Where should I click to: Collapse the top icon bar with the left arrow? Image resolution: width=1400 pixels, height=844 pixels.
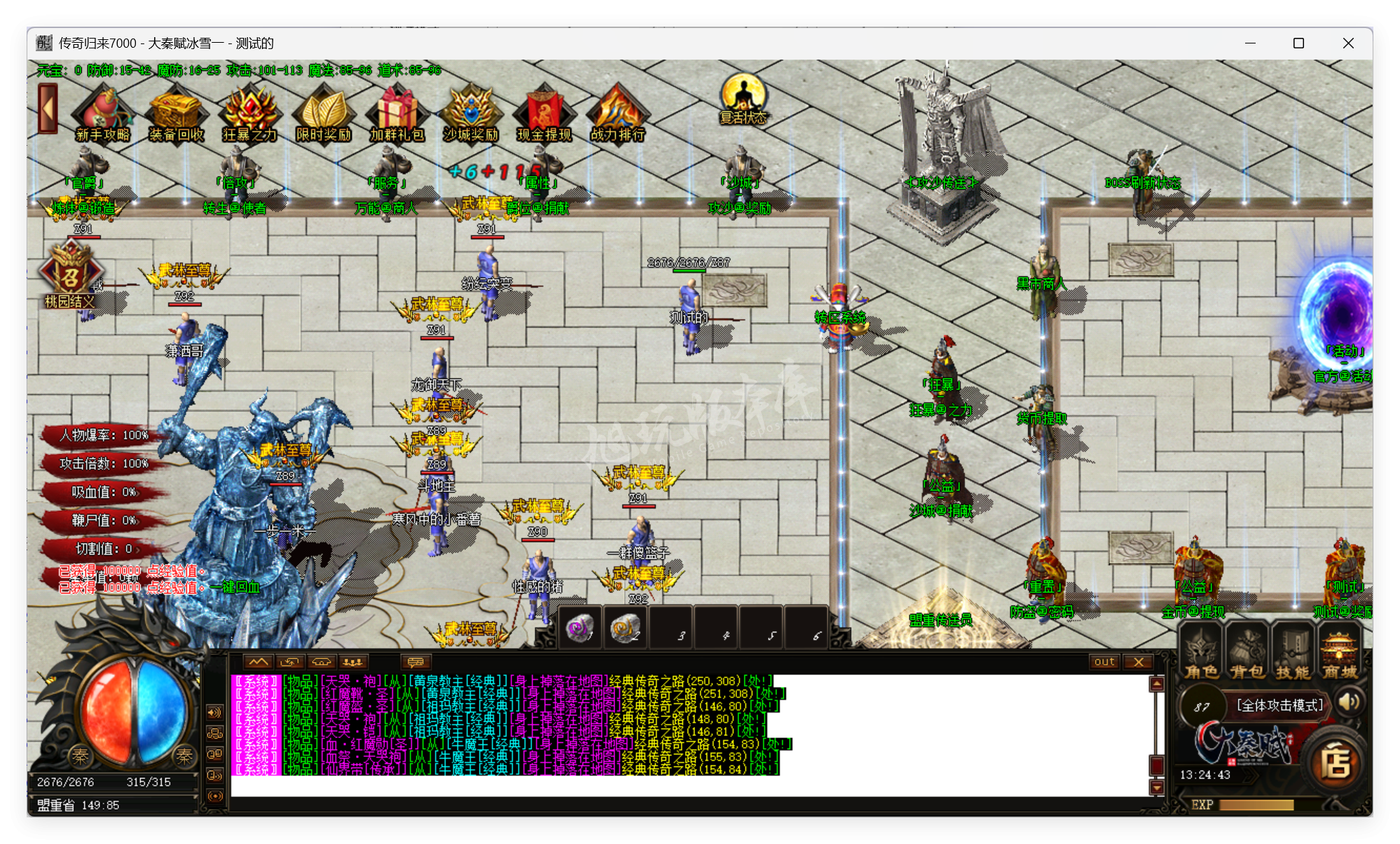[x=48, y=109]
